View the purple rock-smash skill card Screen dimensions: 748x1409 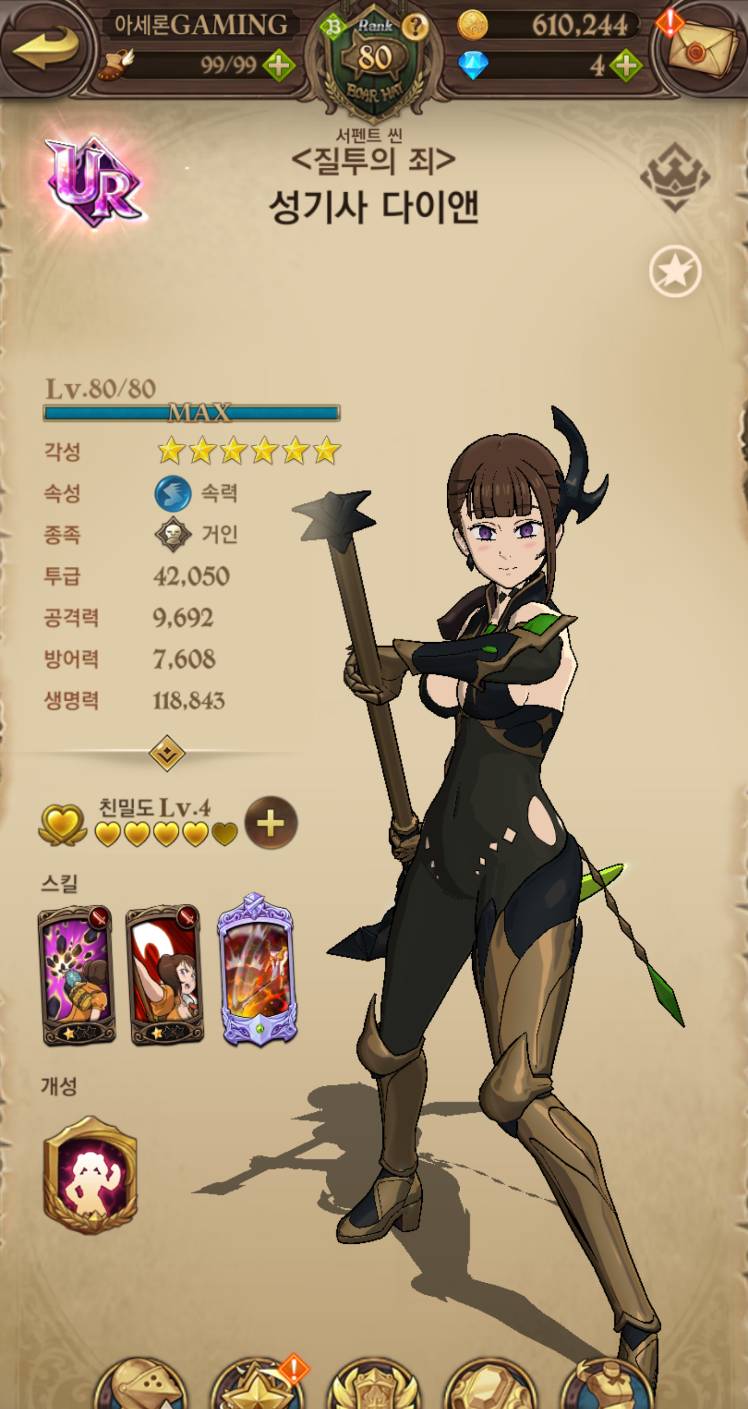click(x=76, y=974)
